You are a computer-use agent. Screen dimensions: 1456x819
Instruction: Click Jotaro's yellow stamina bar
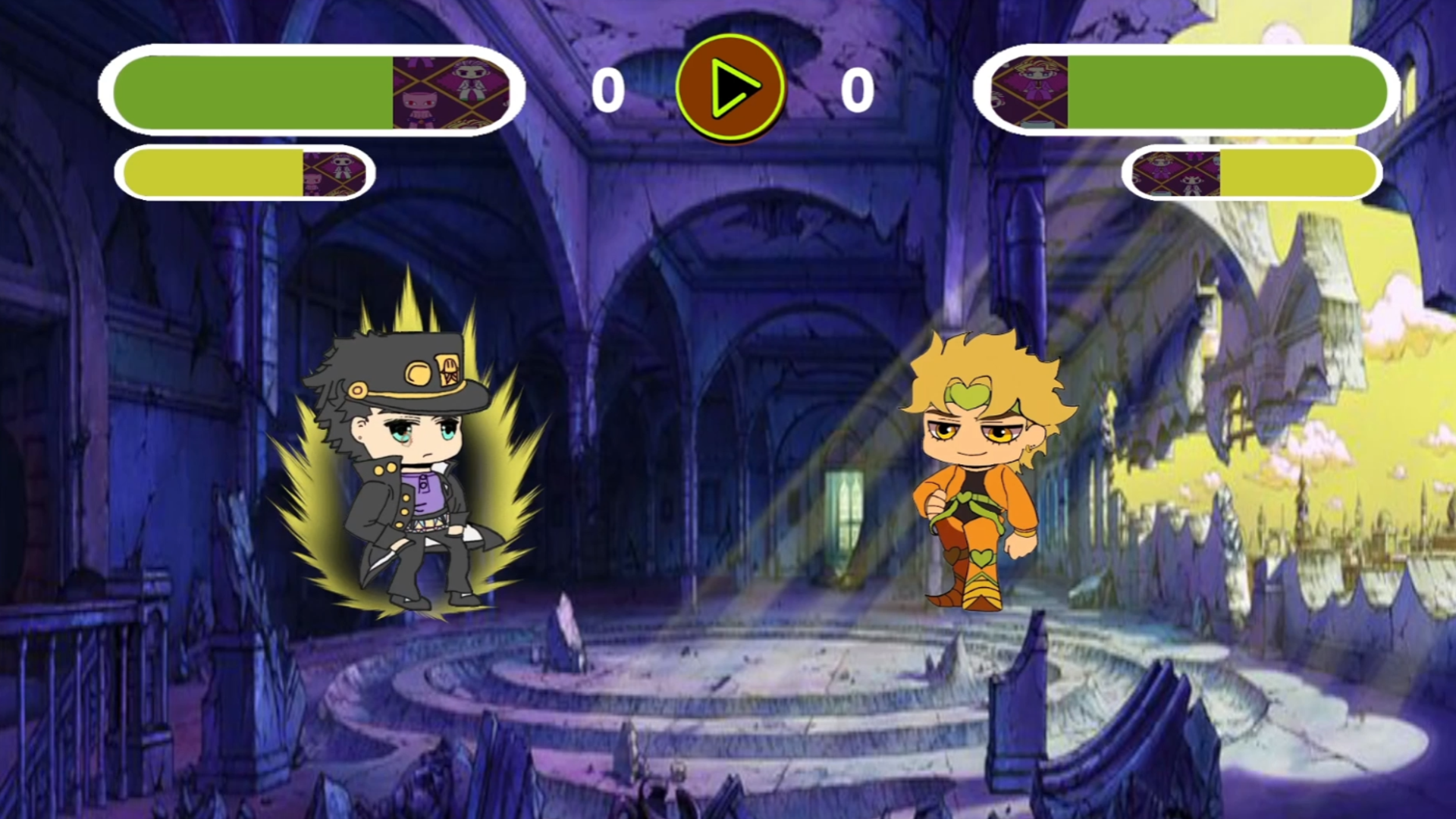tap(212, 173)
